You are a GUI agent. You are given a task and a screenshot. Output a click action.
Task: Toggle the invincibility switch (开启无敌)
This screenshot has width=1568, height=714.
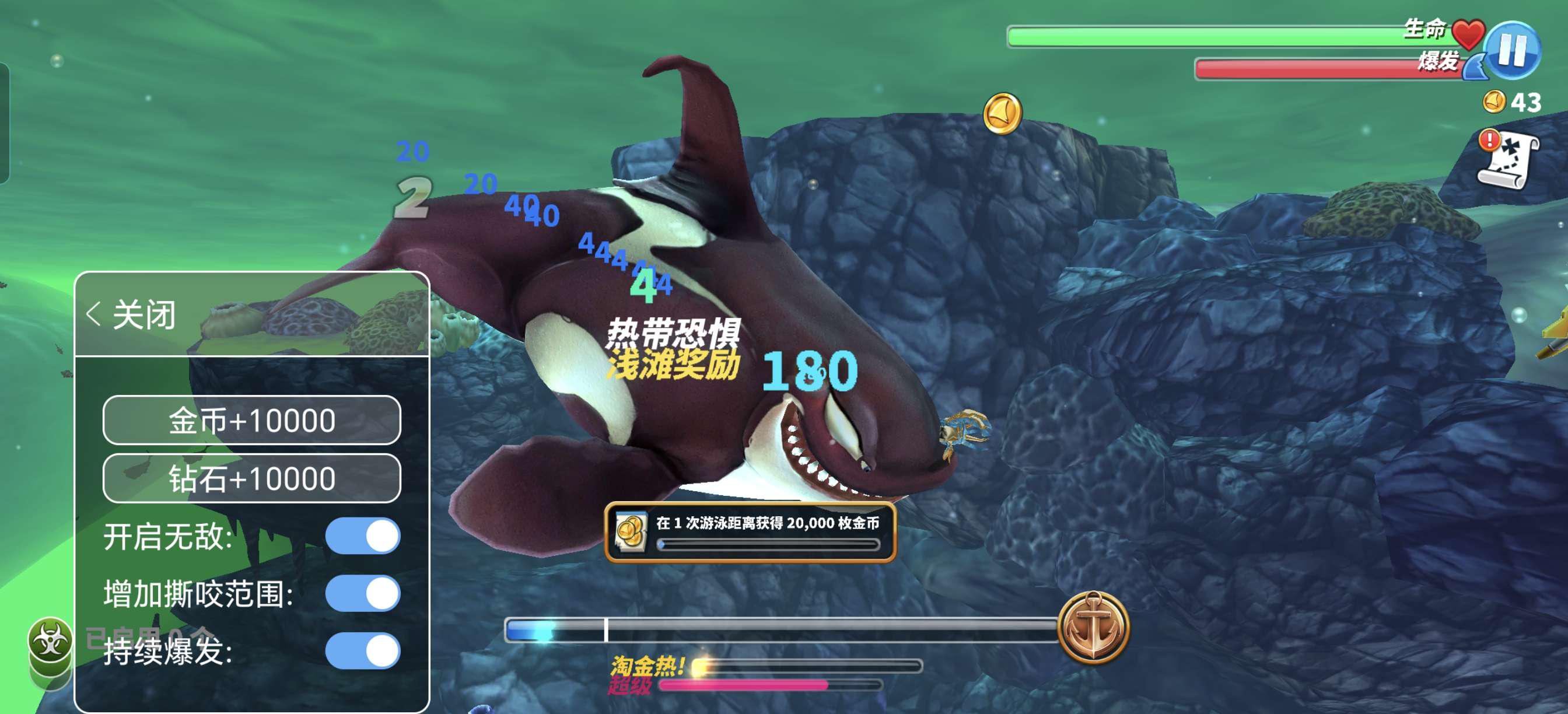coord(363,536)
